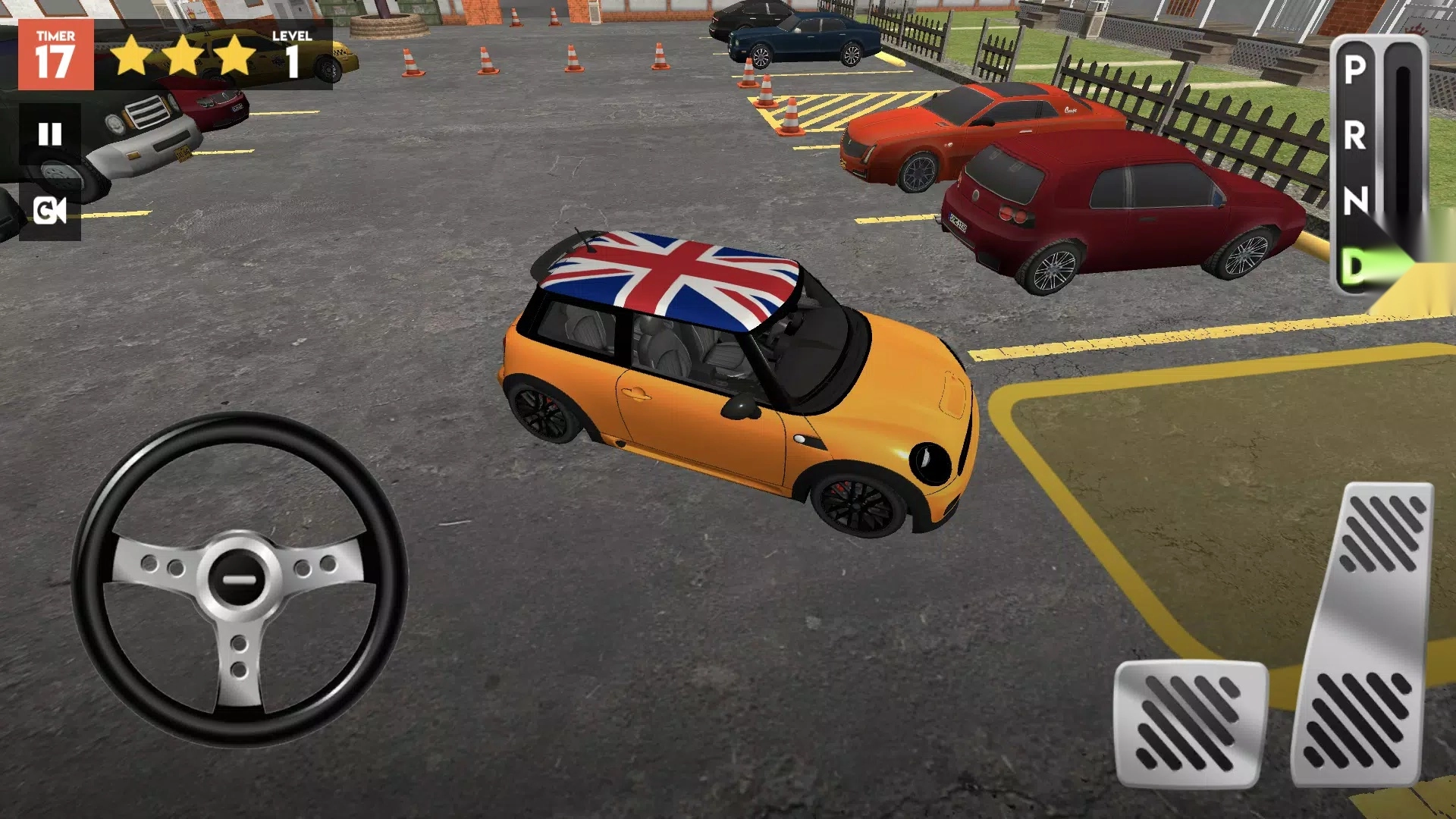This screenshot has width=1456, height=819.
Task: Step on the brake pedal
Action: click(x=1189, y=724)
